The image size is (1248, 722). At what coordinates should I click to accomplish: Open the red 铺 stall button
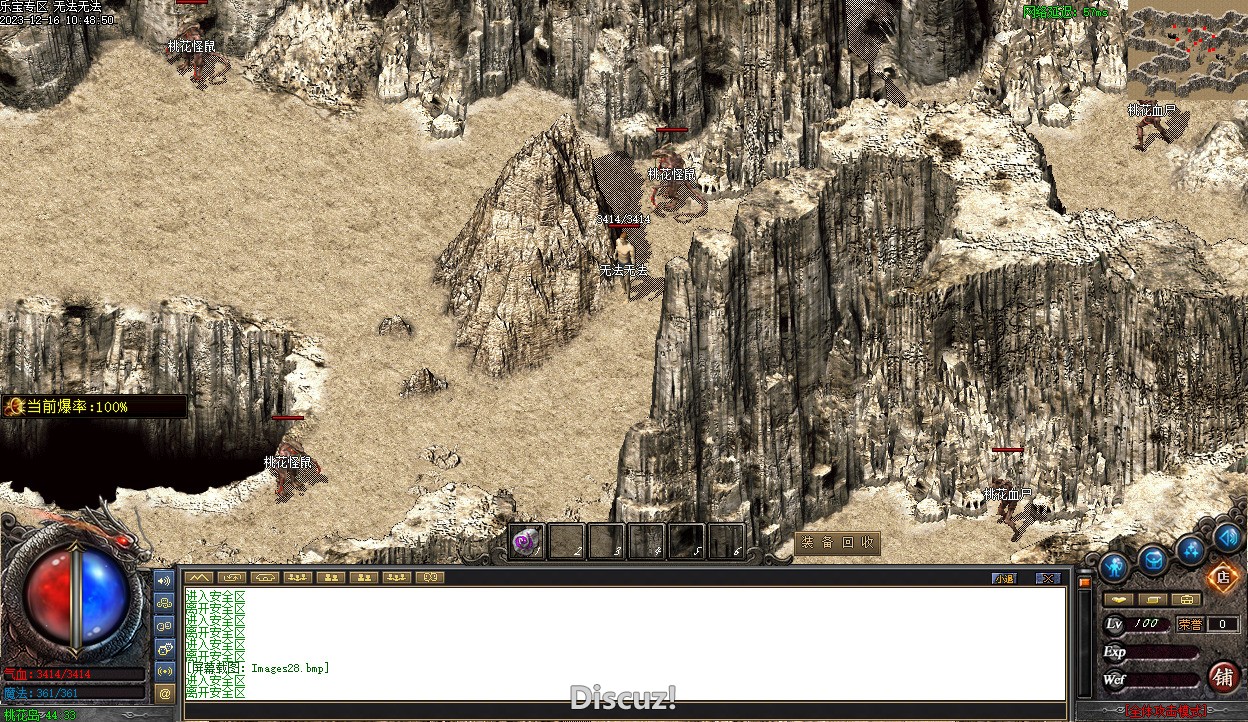click(x=1223, y=677)
